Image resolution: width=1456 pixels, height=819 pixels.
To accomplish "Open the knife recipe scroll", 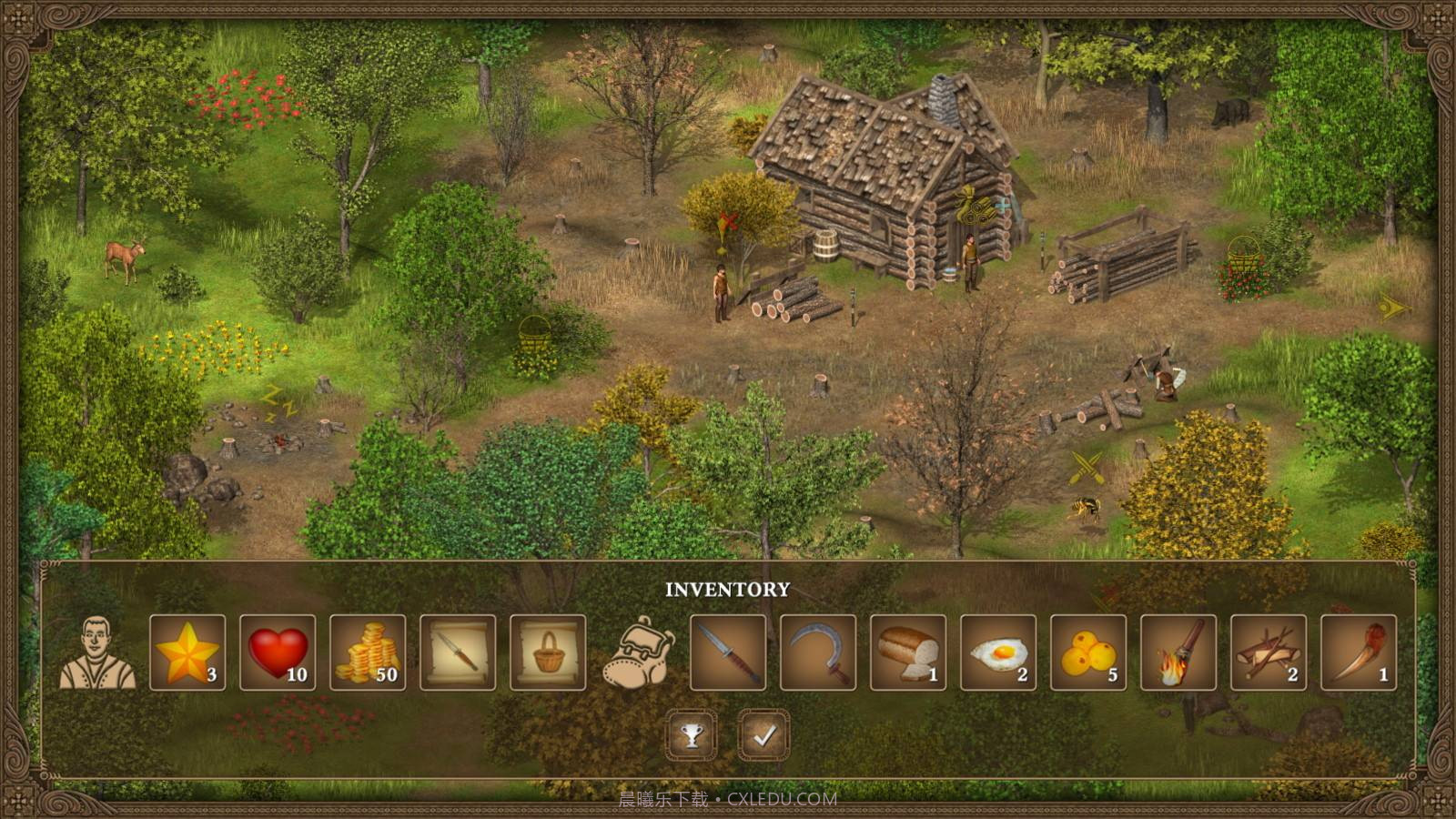I will 458,652.
